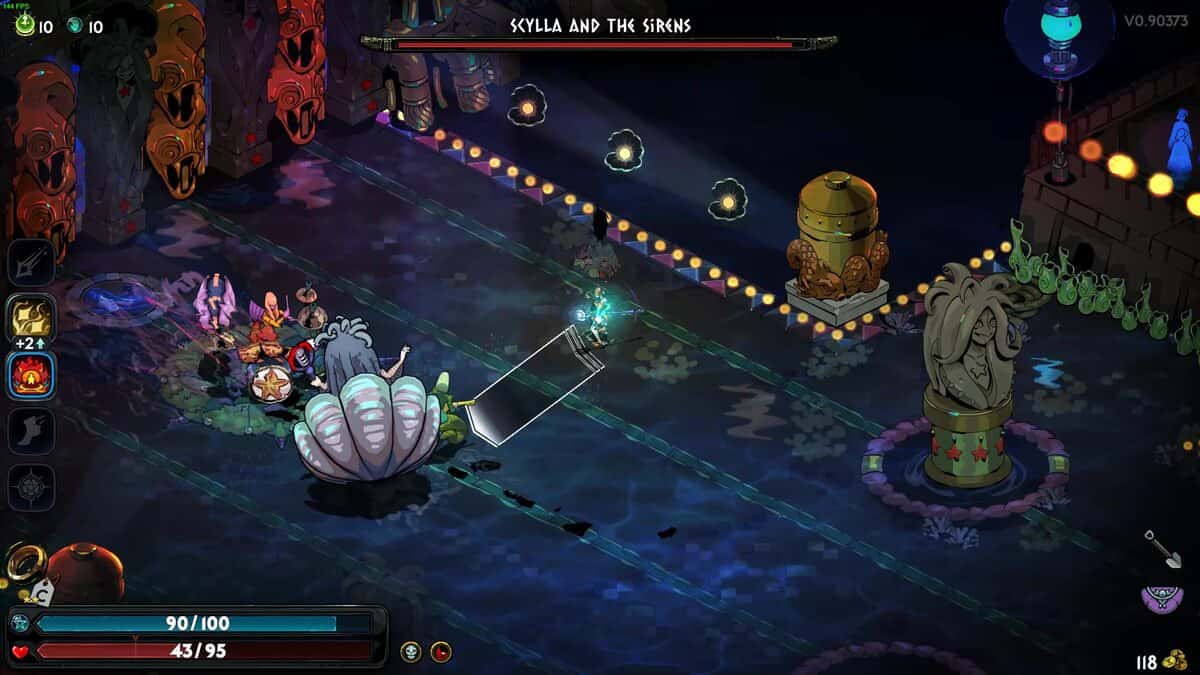Open the purple pouch icon
The width and height of the screenshot is (1200, 675).
pos(1162,599)
